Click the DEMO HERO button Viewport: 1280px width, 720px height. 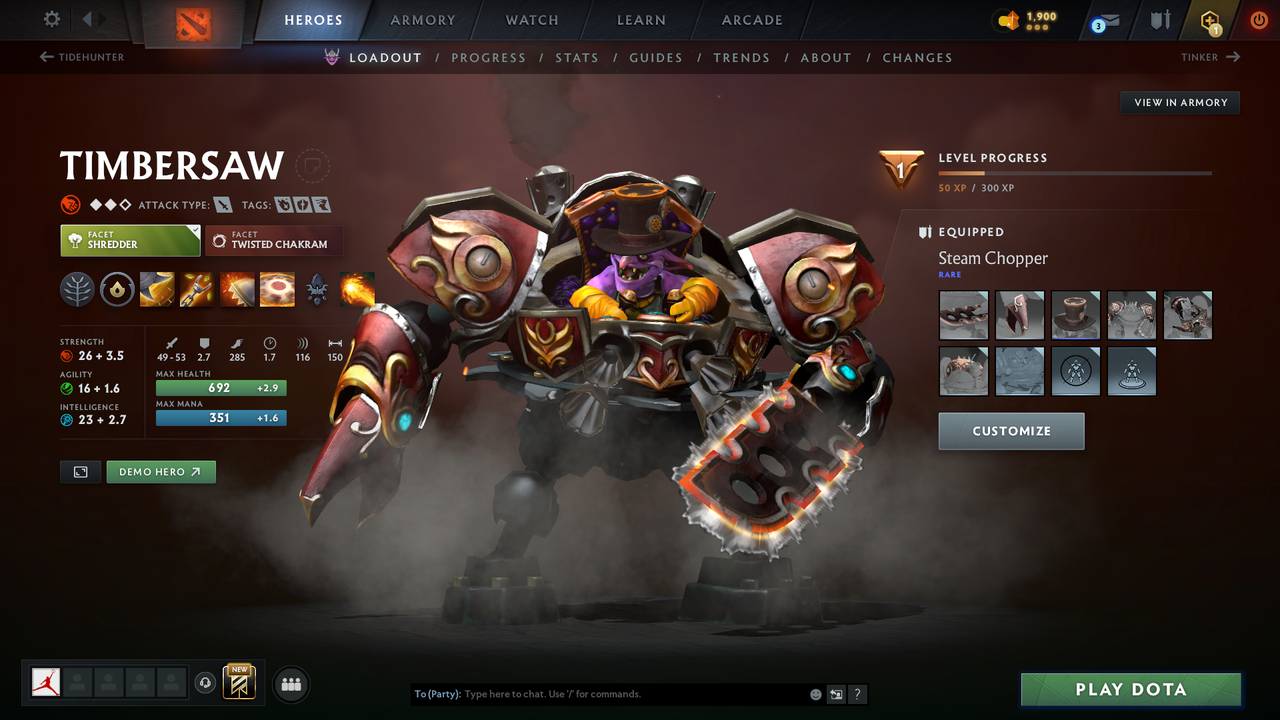pyautogui.click(x=161, y=471)
